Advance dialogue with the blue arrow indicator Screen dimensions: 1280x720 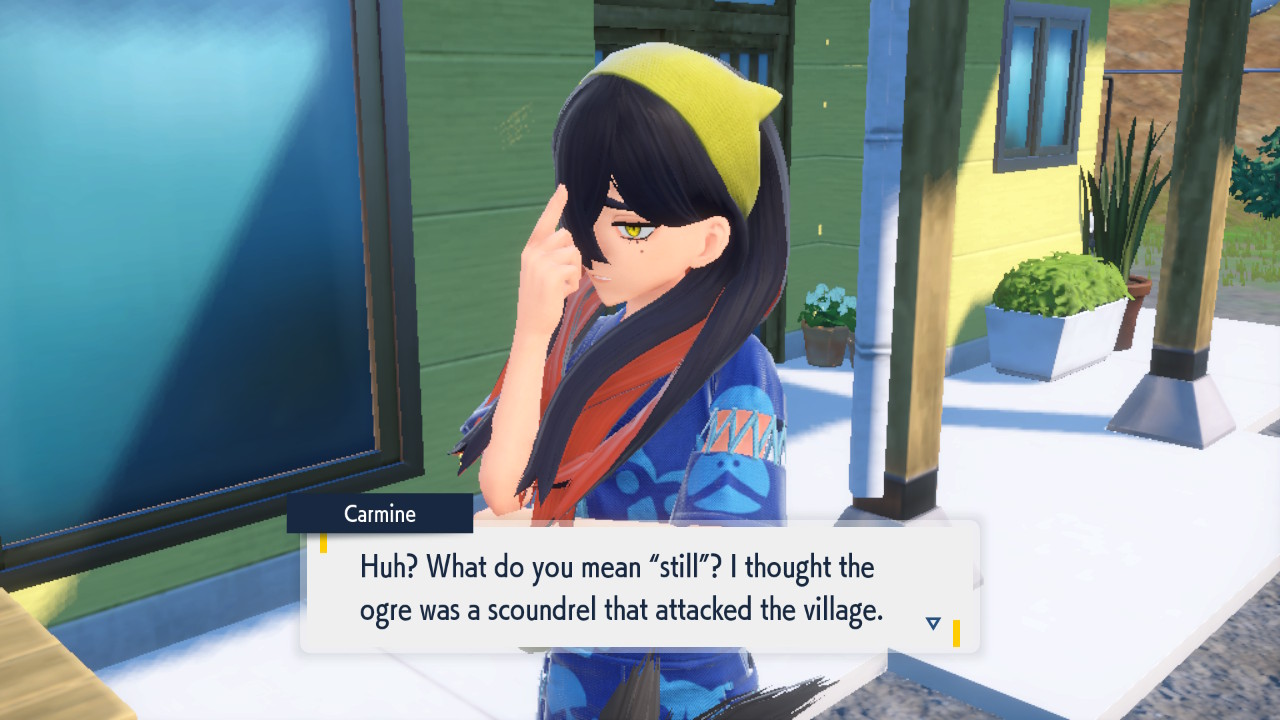tap(933, 623)
